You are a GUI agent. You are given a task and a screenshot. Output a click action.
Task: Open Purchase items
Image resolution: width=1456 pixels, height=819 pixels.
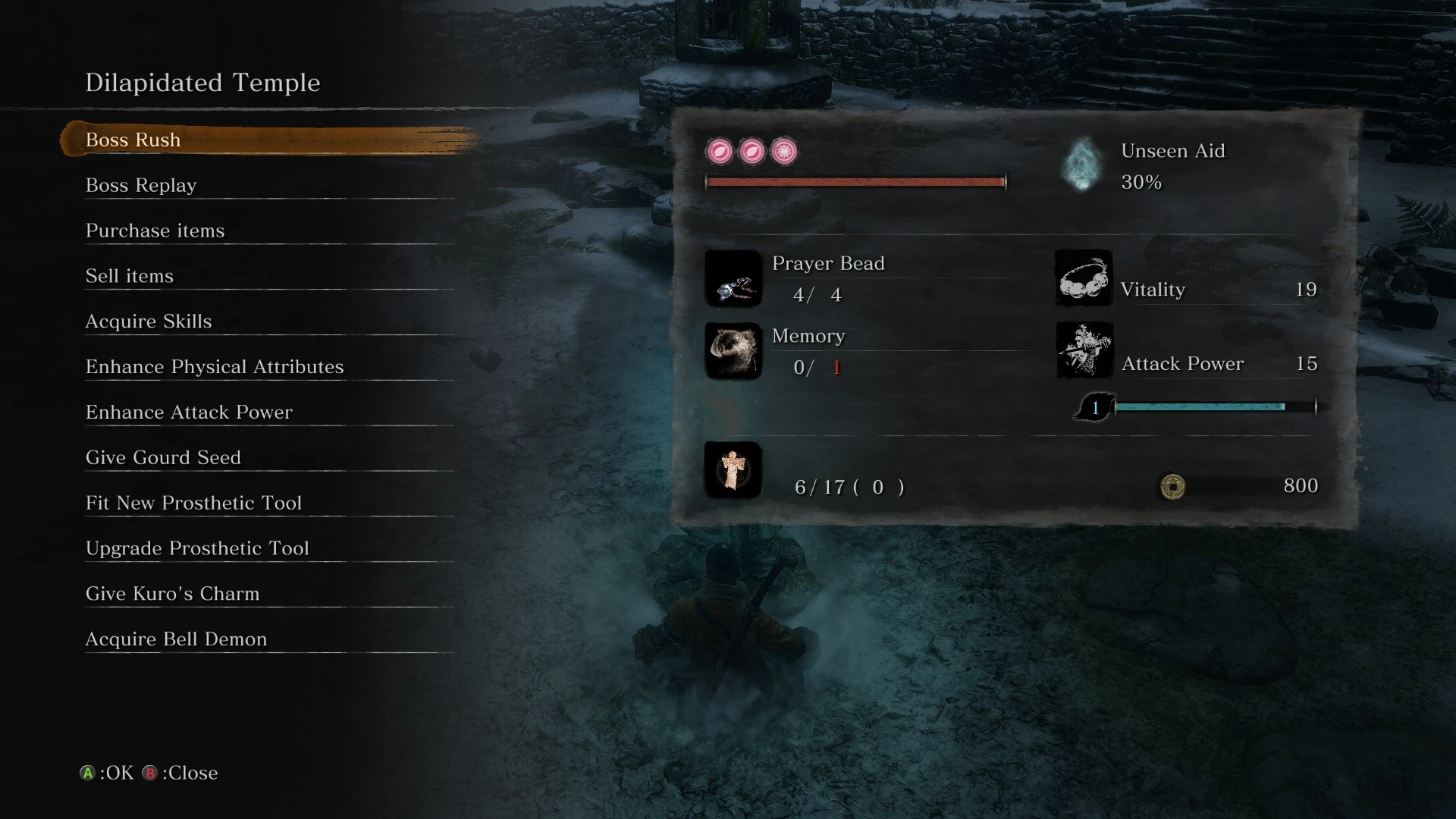pos(155,231)
